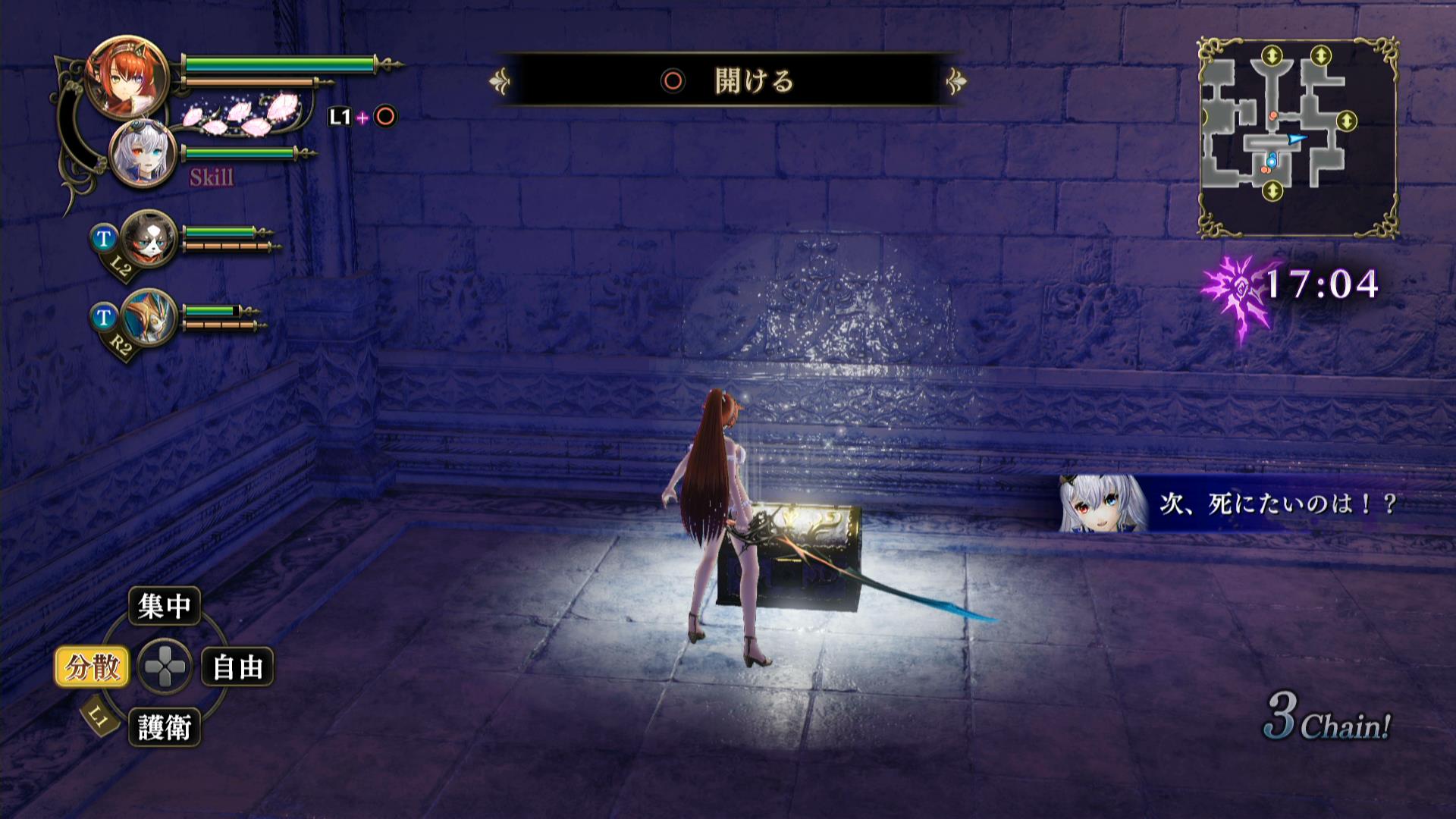Open the dungeon minimap
Image resolution: width=1456 pixels, height=819 pixels.
(x=1298, y=137)
